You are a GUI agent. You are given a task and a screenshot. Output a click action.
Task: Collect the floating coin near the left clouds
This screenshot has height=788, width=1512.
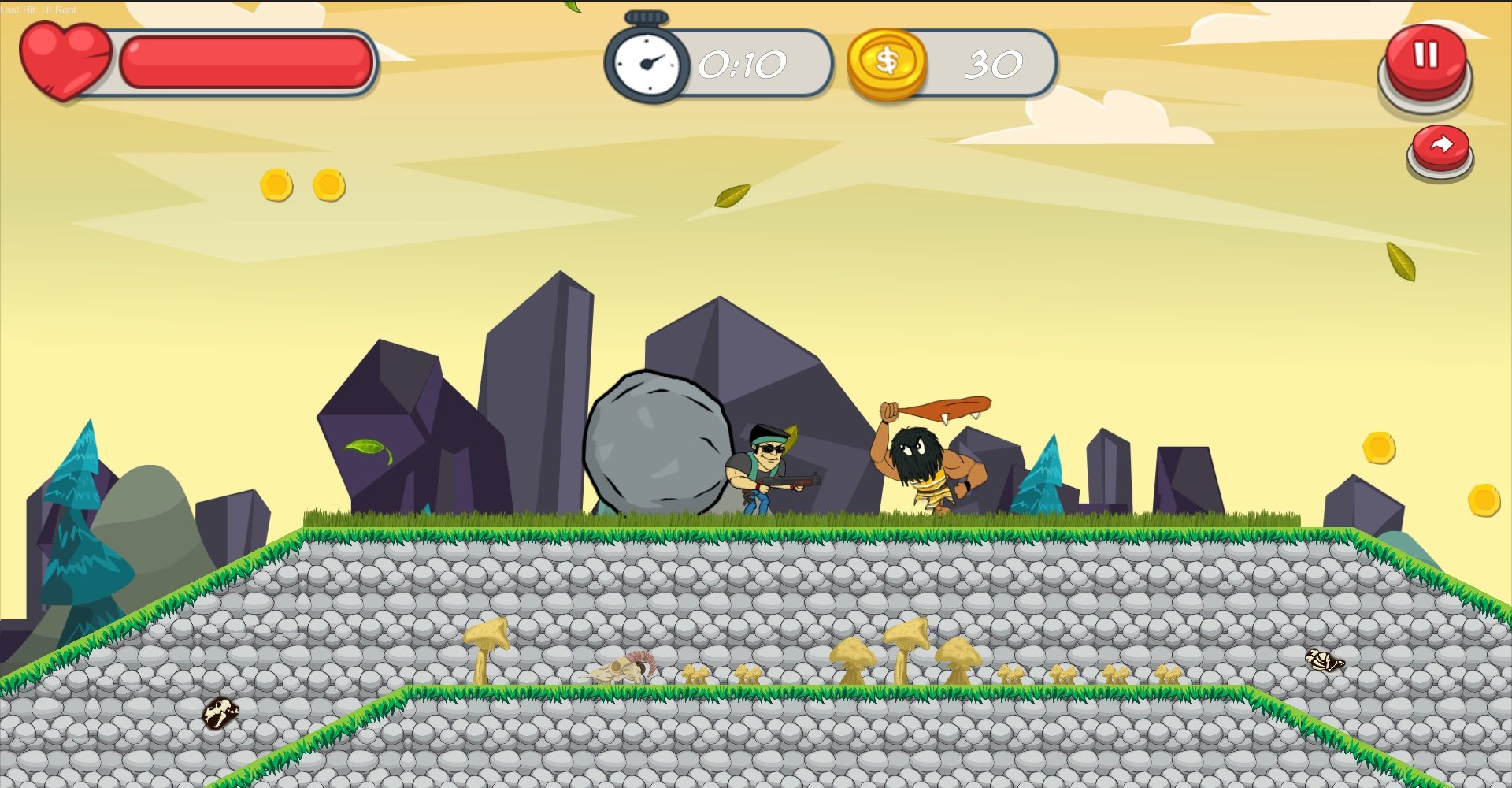pyautogui.click(x=276, y=186)
